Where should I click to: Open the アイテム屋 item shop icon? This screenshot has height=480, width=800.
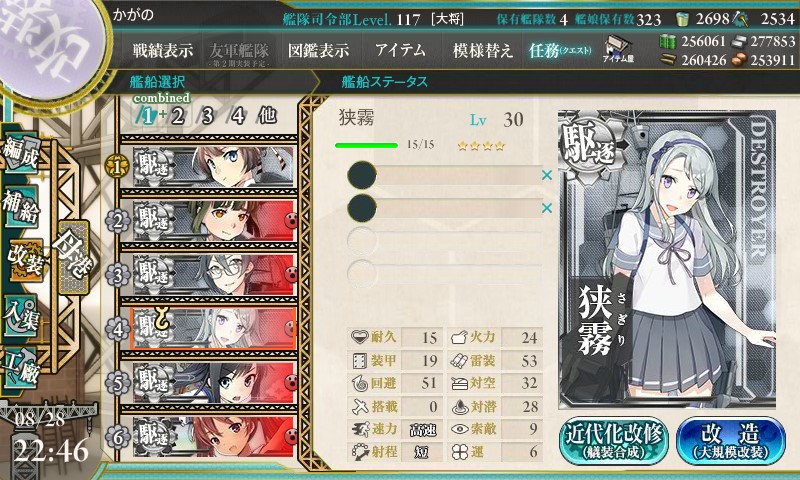(x=615, y=50)
